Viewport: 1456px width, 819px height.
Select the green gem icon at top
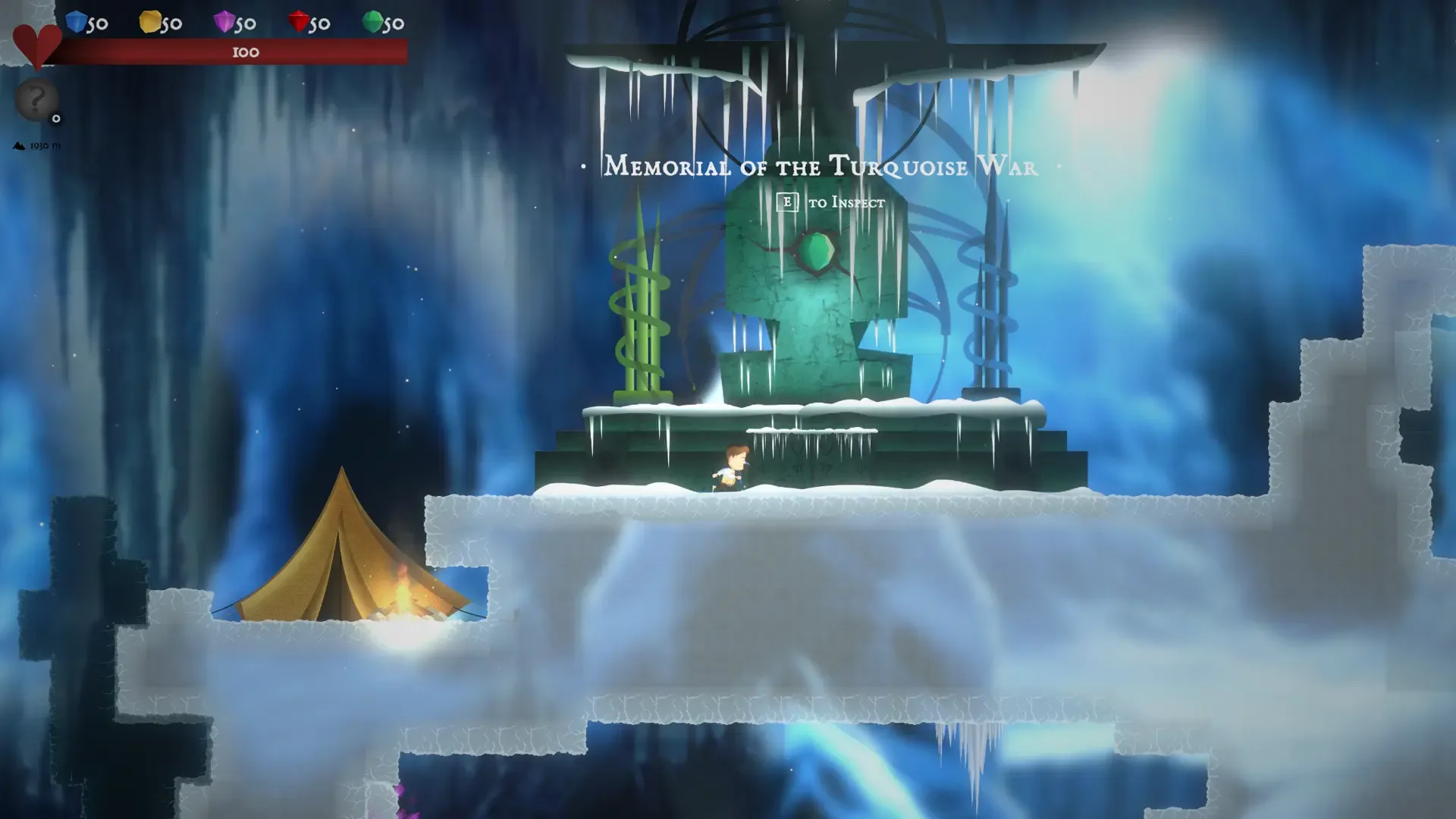tap(372, 22)
